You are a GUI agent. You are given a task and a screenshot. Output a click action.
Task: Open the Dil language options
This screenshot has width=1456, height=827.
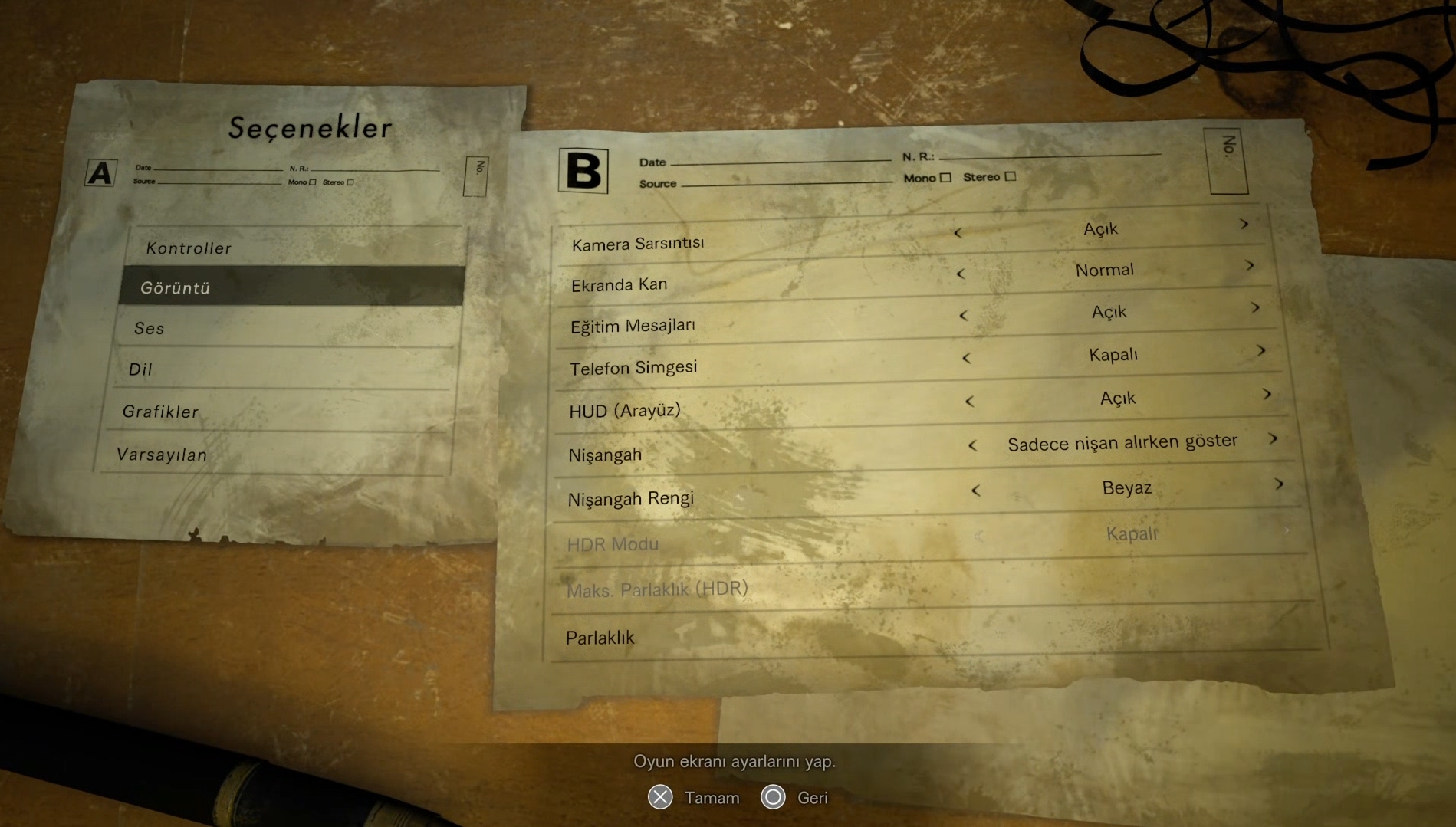(x=140, y=369)
